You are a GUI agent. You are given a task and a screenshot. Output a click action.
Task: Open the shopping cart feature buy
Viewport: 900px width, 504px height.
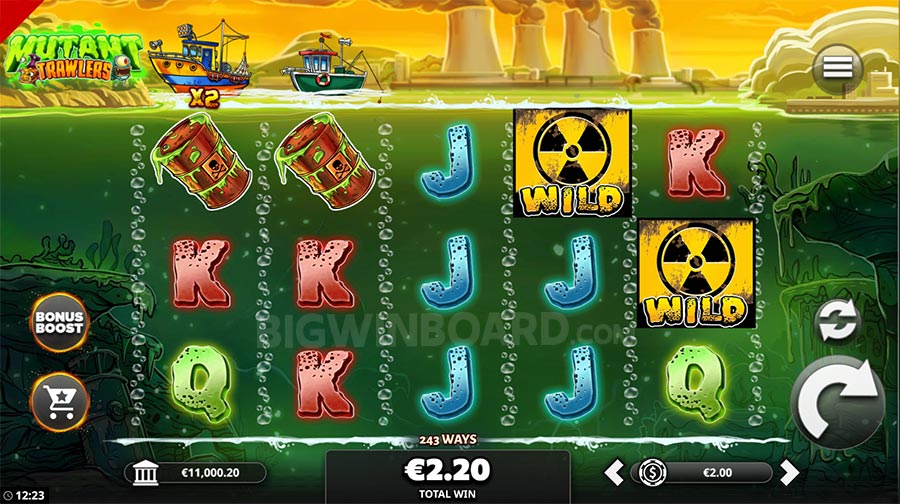pos(61,400)
